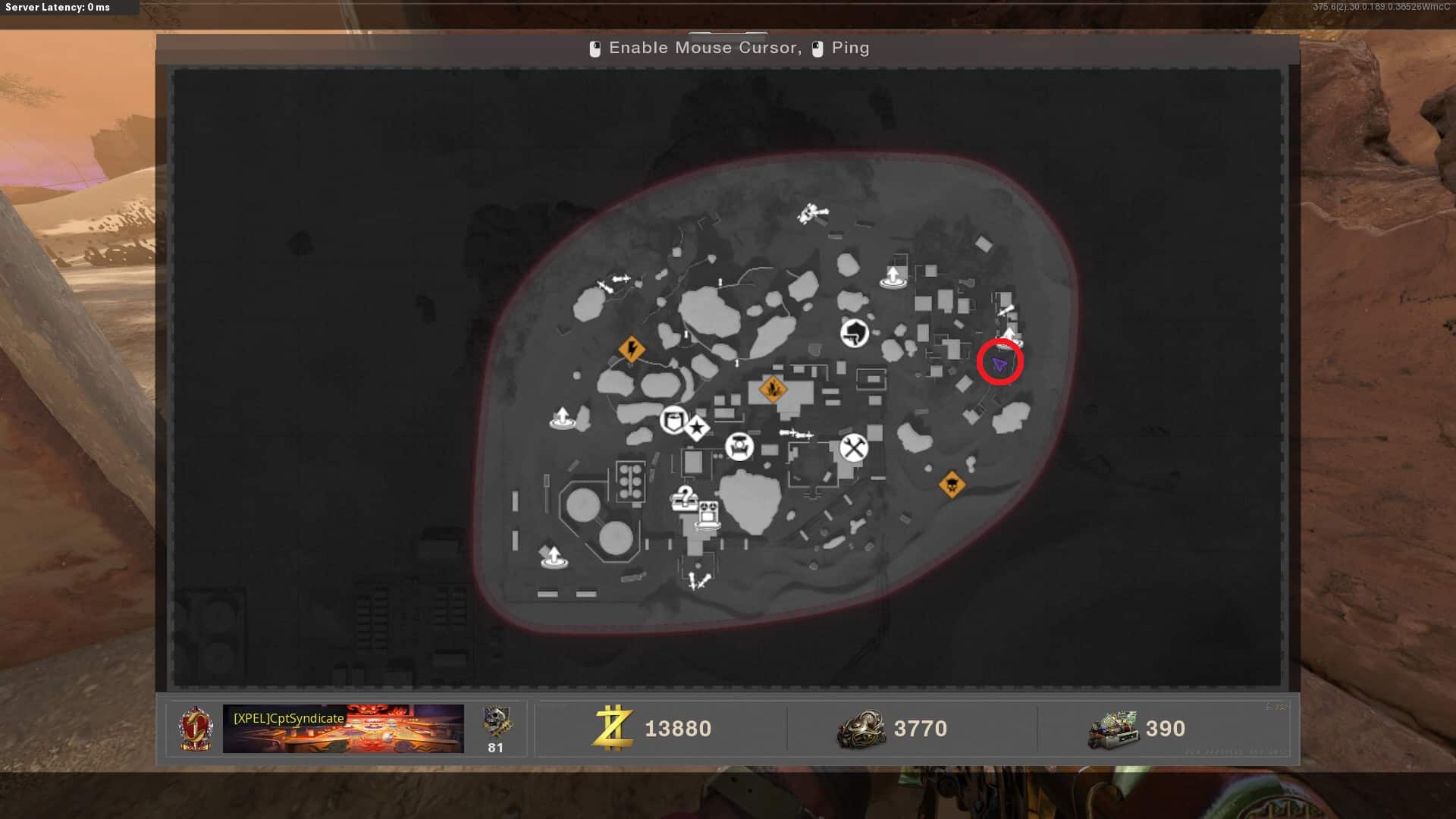
Task: Select the orange skull diamond marker
Action: click(952, 484)
